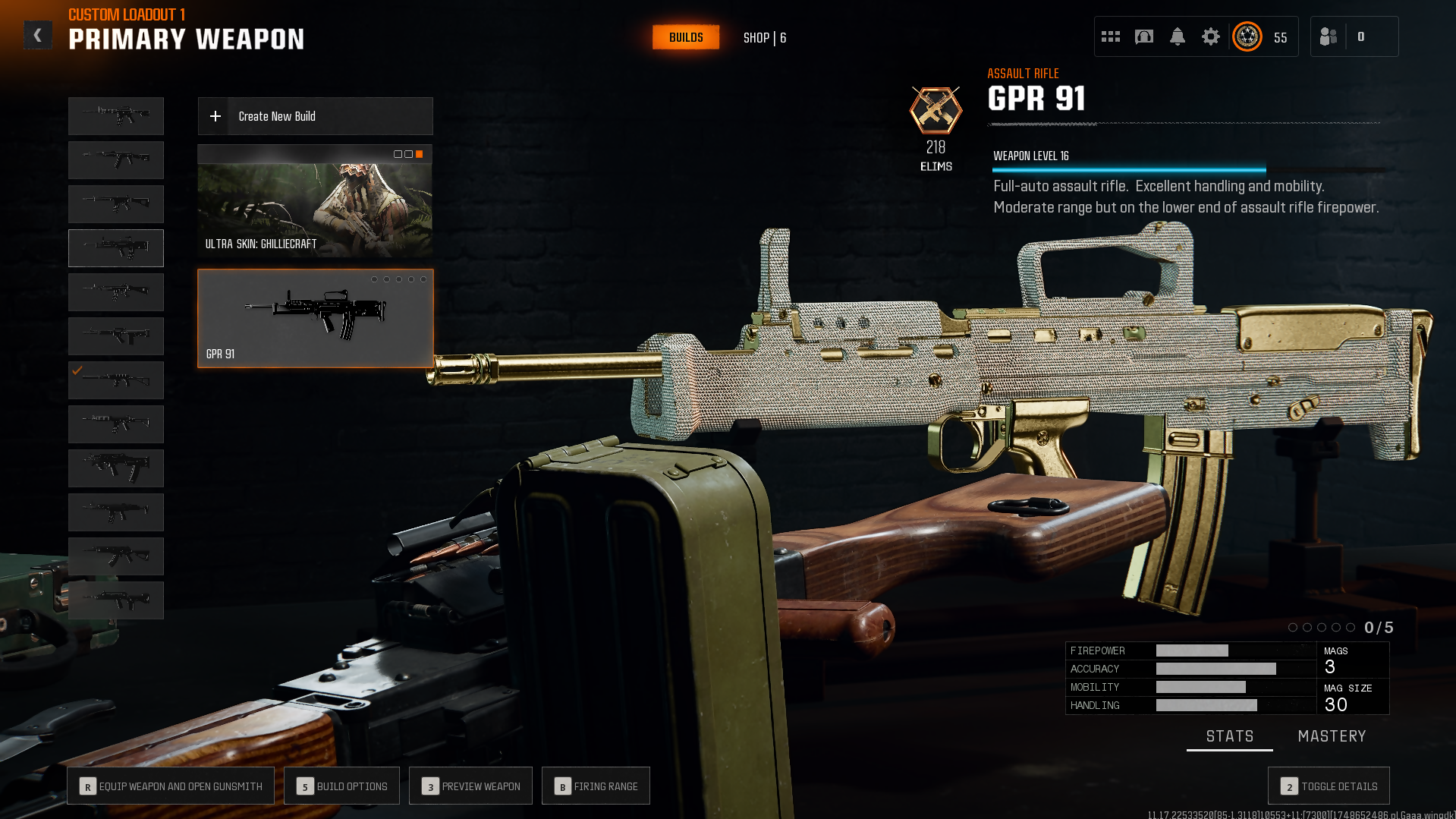The width and height of the screenshot is (1456, 819).
Task: Open Build Options
Action: (x=341, y=786)
